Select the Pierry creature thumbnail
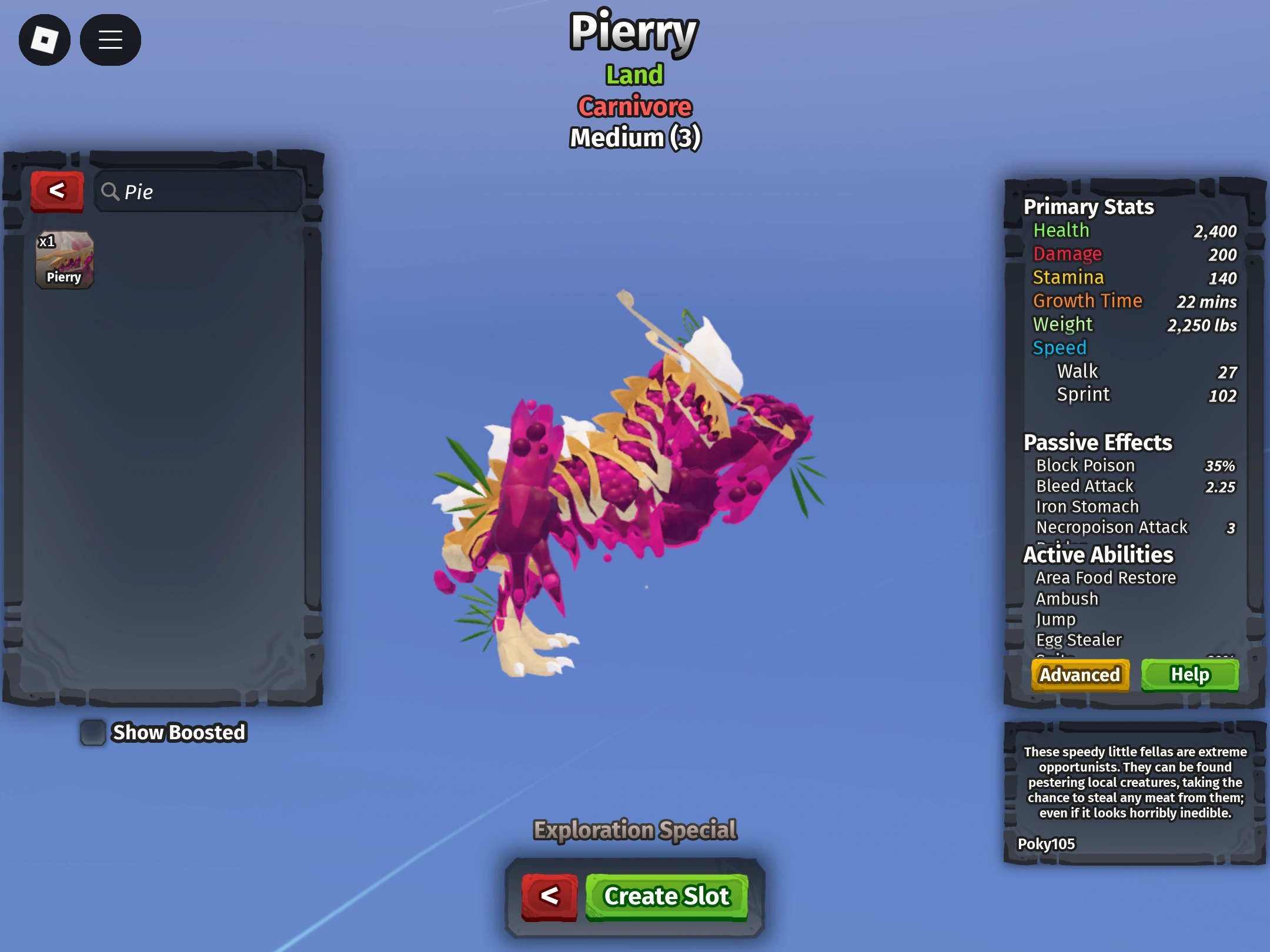Image resolution: width=1270 pixels, height=952 pixels. 64,261
